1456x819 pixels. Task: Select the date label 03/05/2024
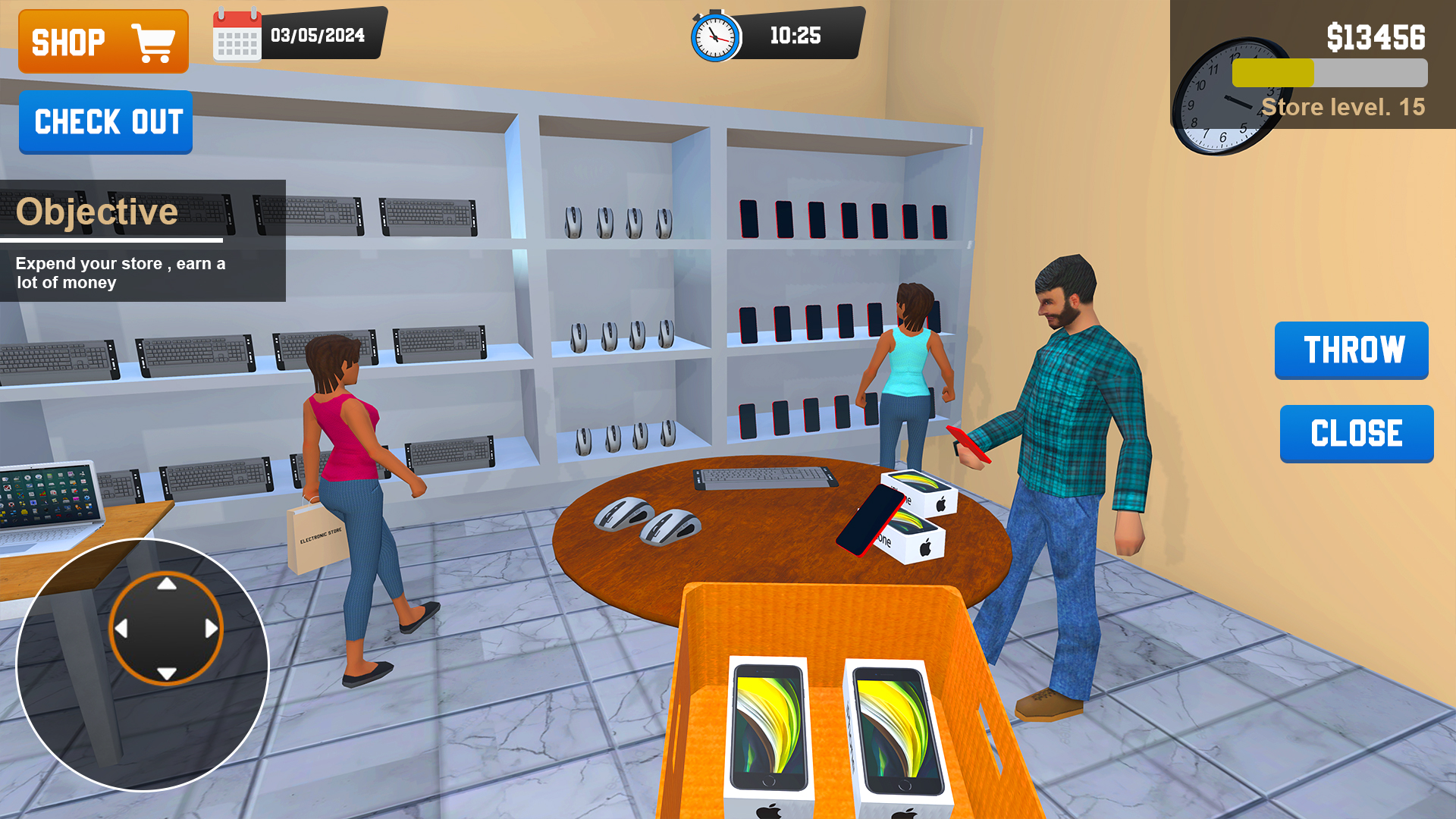pos(317,34)
